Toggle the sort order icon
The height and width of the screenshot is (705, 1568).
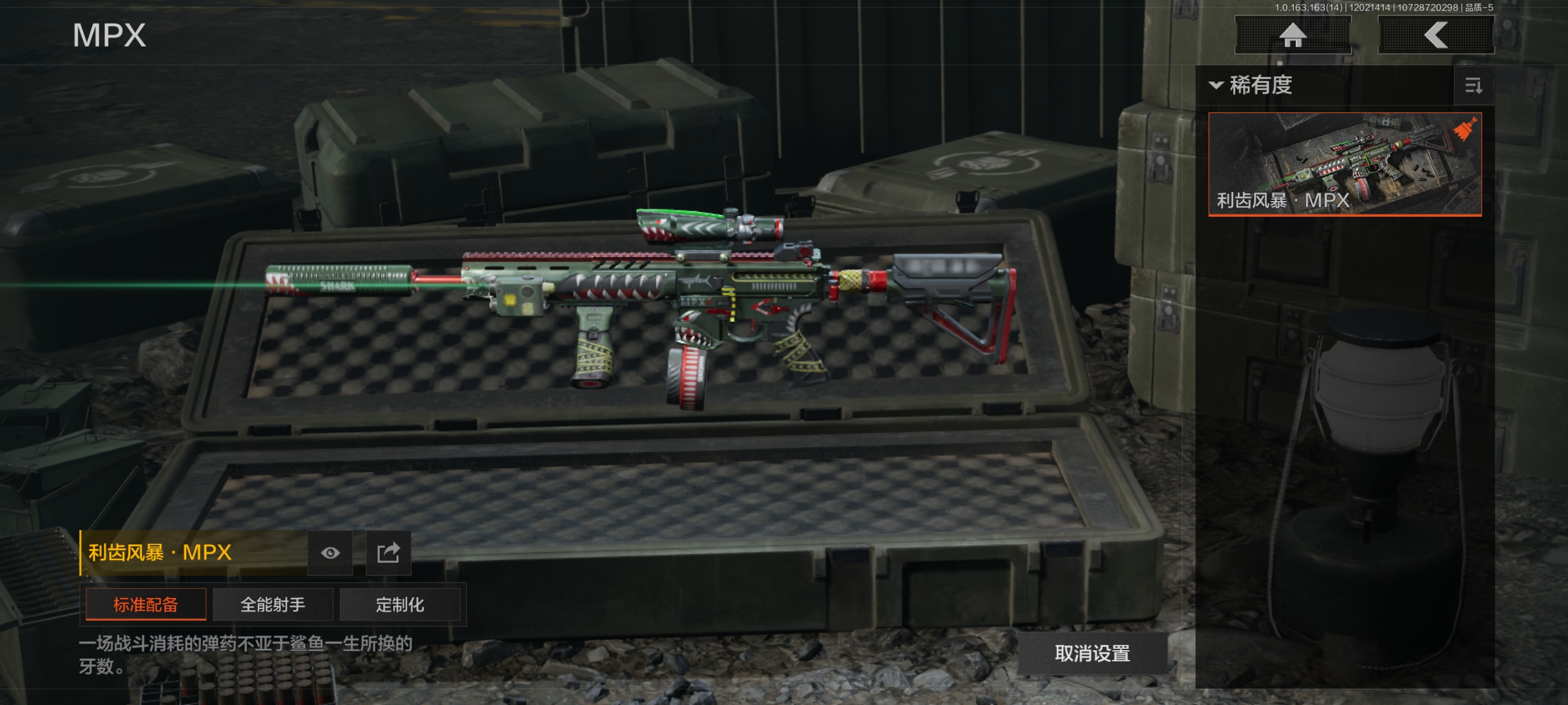pyautogui.click(x=1473, y=86)
